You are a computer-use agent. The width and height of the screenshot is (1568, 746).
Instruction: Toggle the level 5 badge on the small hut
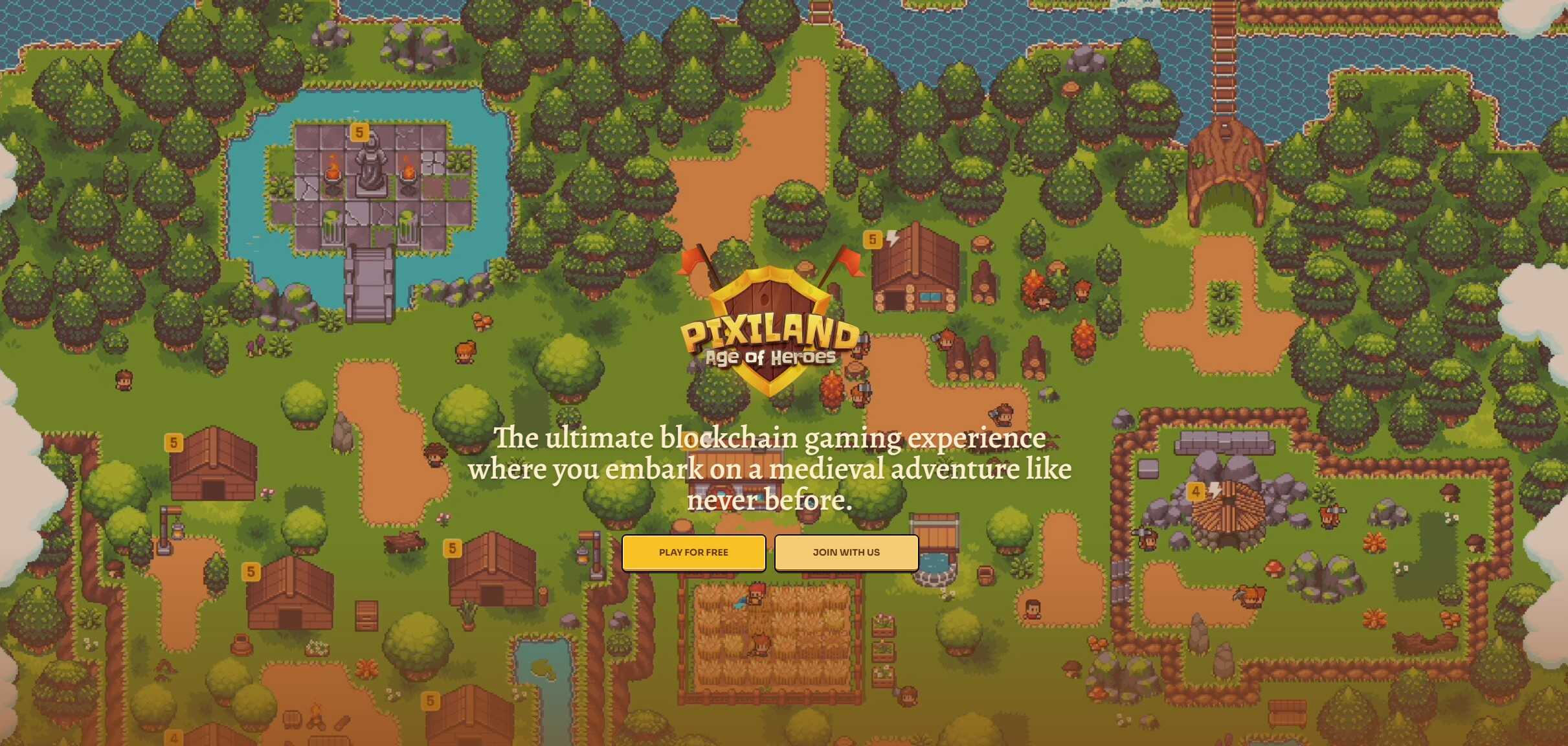coord(452,548)
